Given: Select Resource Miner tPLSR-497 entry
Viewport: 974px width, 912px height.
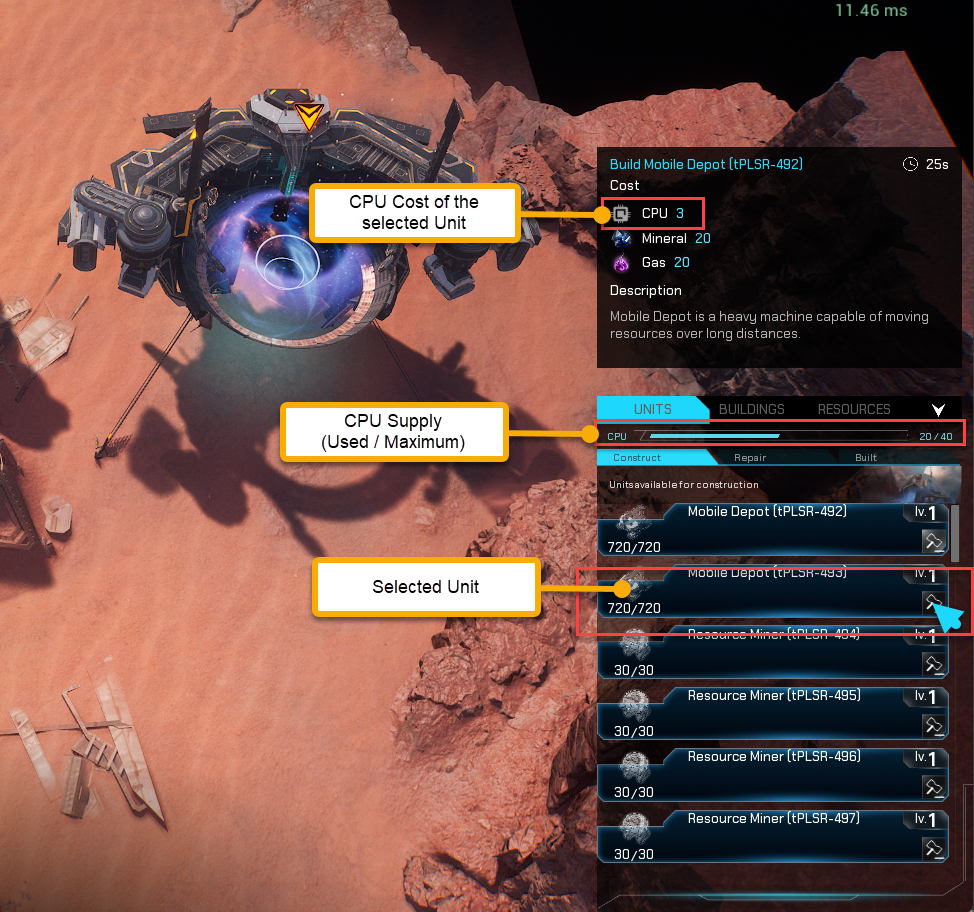Looking at the screenshot, I should 766,835.
